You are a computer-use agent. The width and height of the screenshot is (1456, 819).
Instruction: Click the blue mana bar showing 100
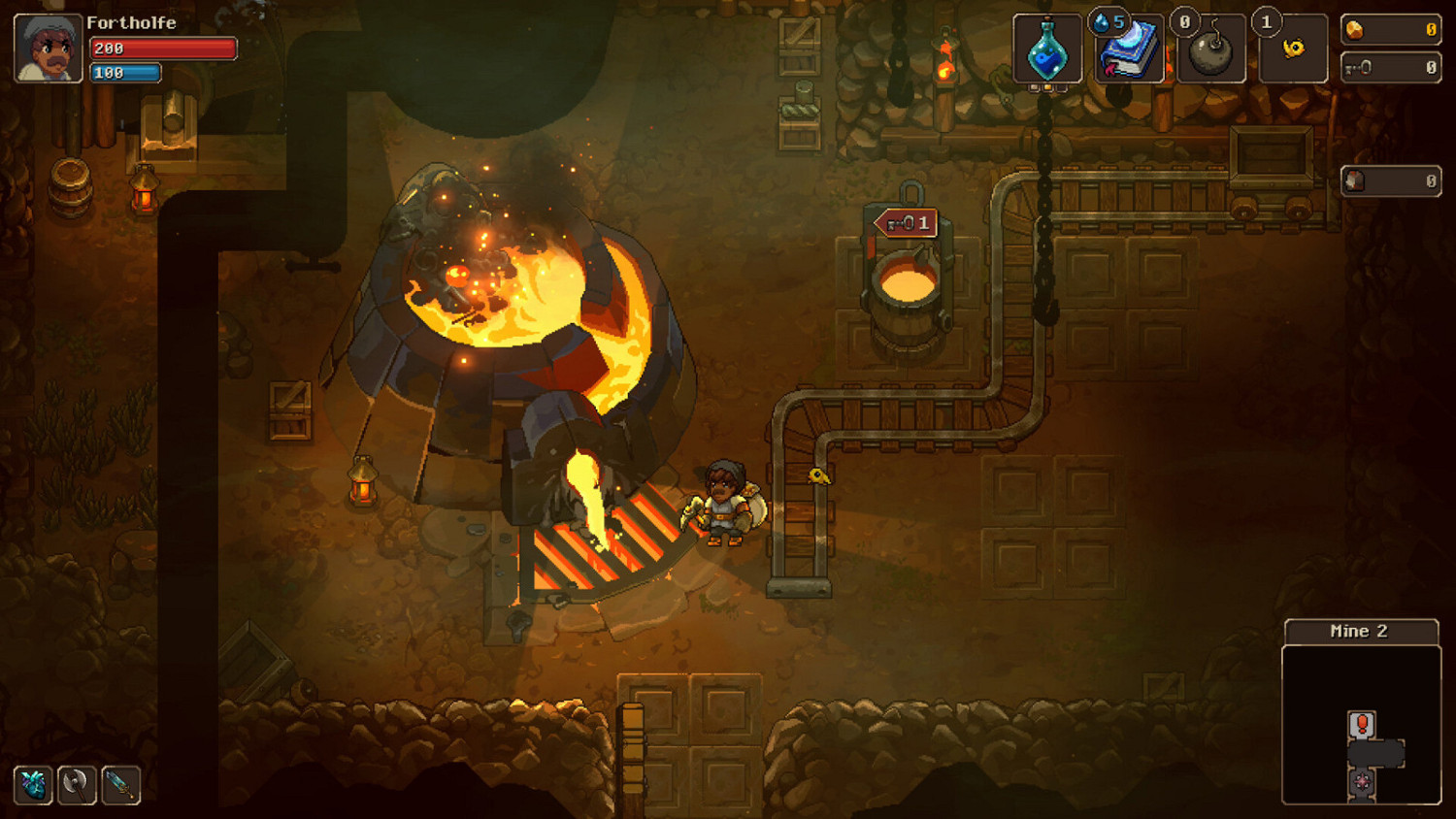coord(124,72)
